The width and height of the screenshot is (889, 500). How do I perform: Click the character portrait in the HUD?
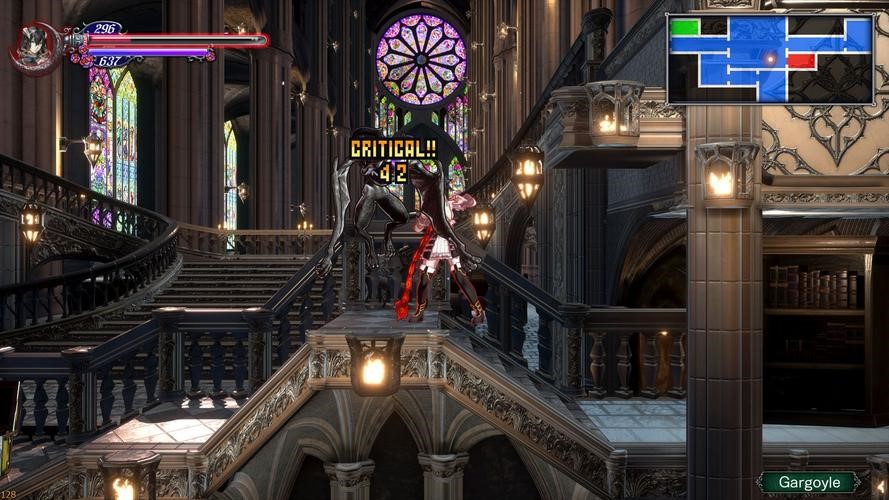click(x=33, y=48)
